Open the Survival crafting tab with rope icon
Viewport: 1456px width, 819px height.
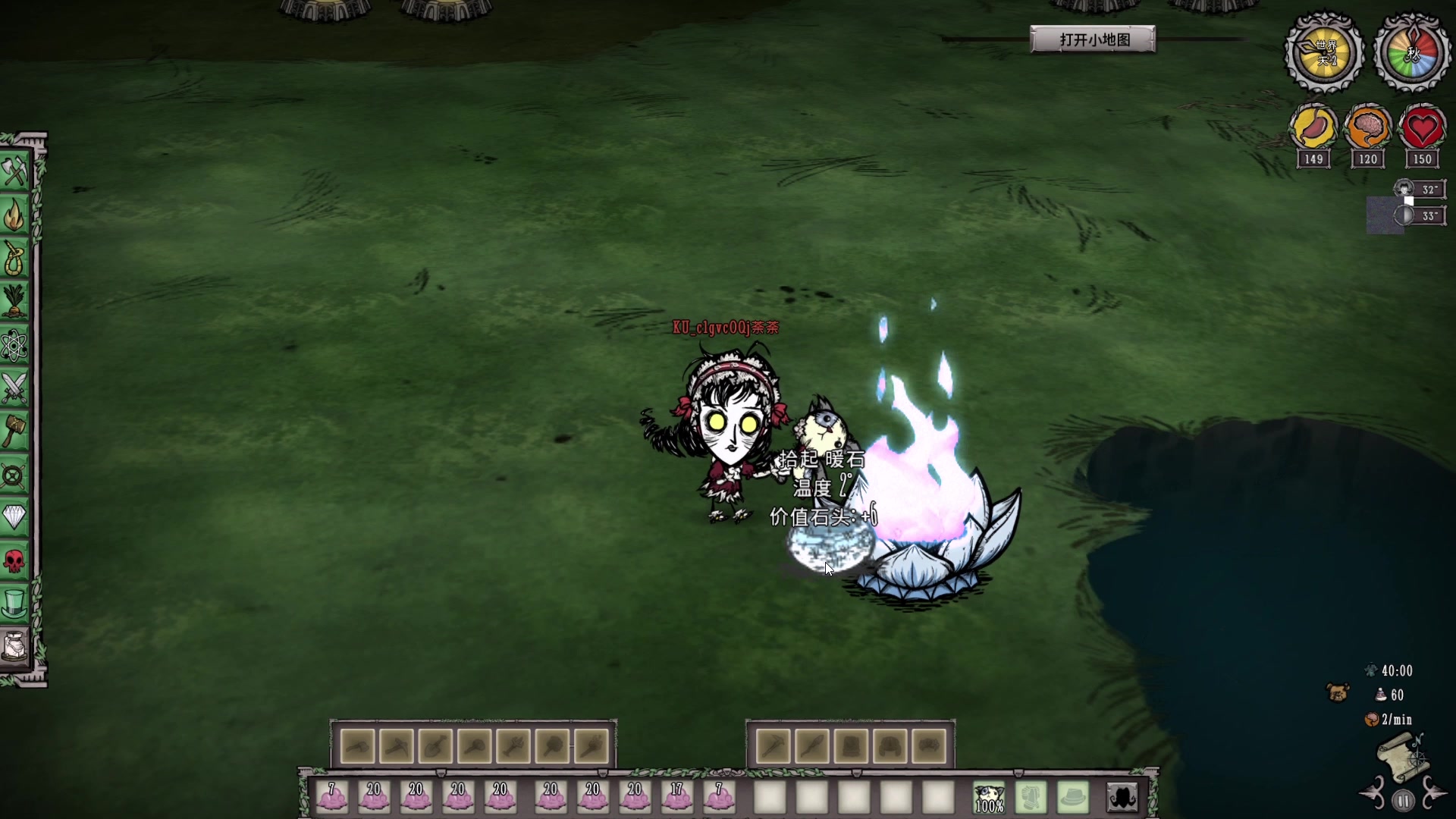(15, 259)
